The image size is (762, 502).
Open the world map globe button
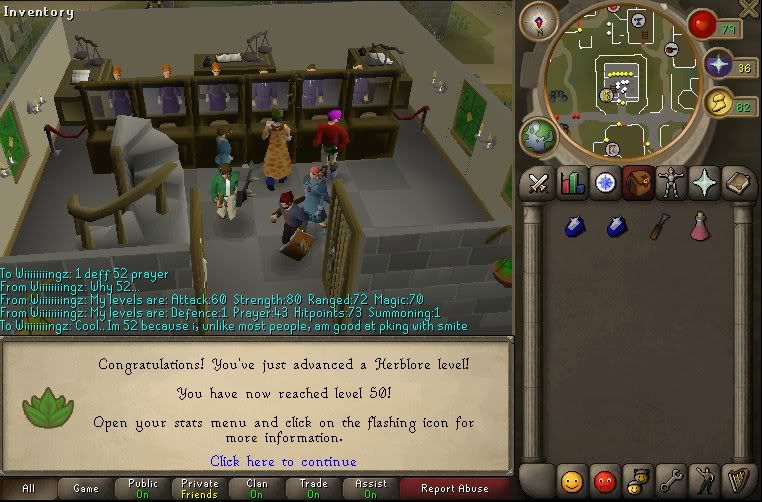point(539,138)
